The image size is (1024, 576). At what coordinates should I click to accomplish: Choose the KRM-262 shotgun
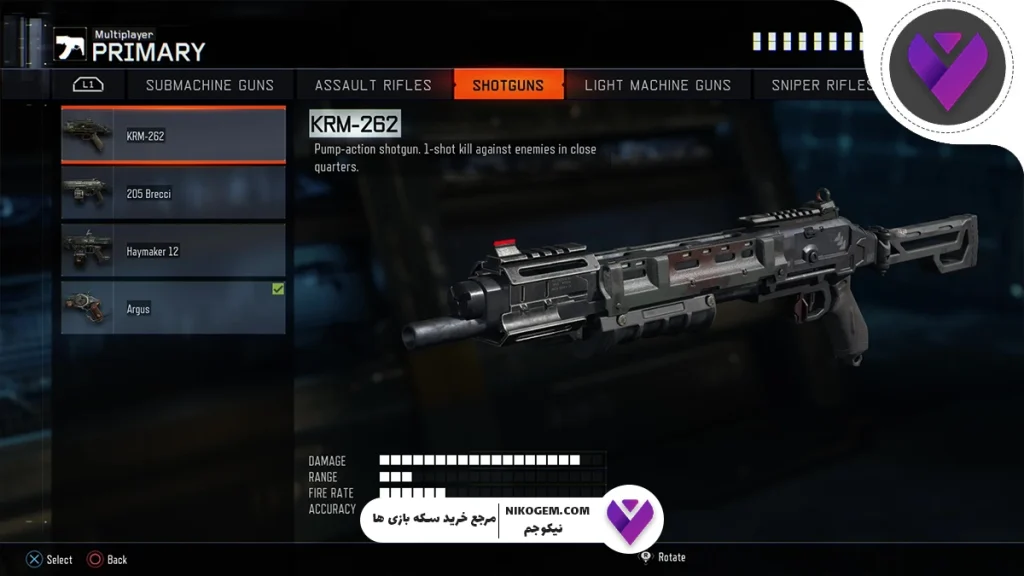click(173, 136)
